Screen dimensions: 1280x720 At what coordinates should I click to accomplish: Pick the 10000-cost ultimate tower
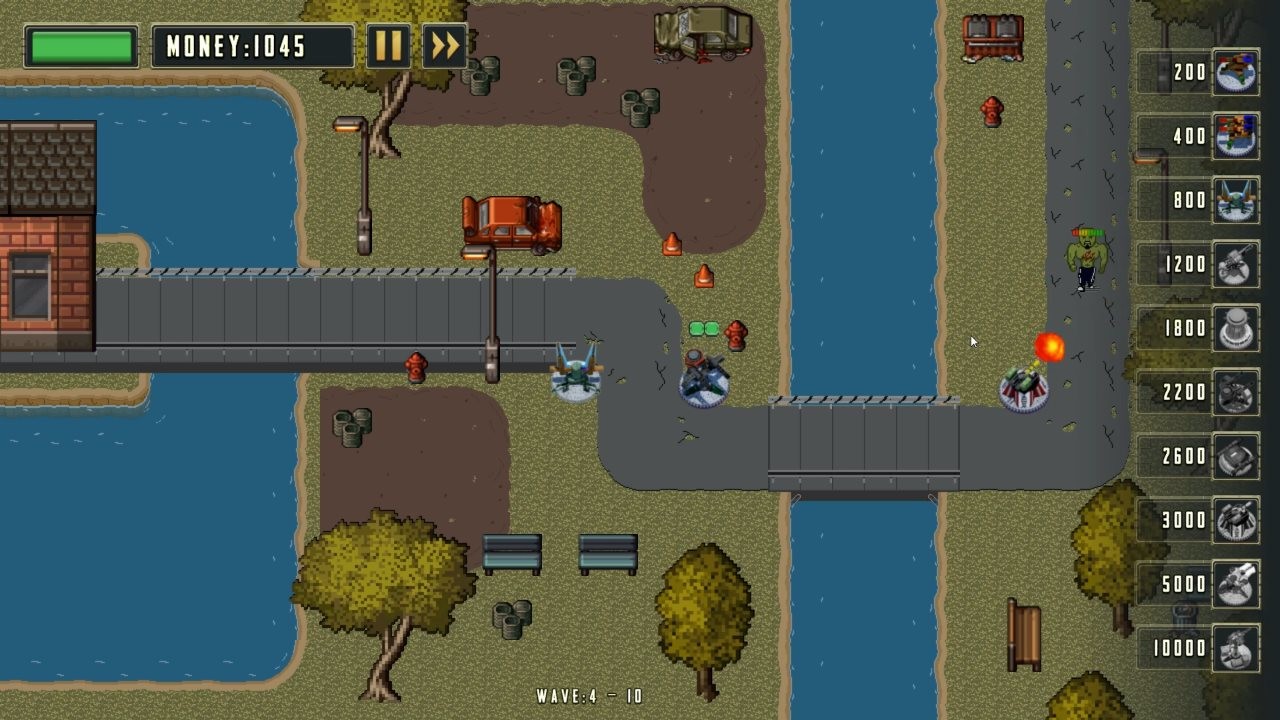coord(1234,649)
